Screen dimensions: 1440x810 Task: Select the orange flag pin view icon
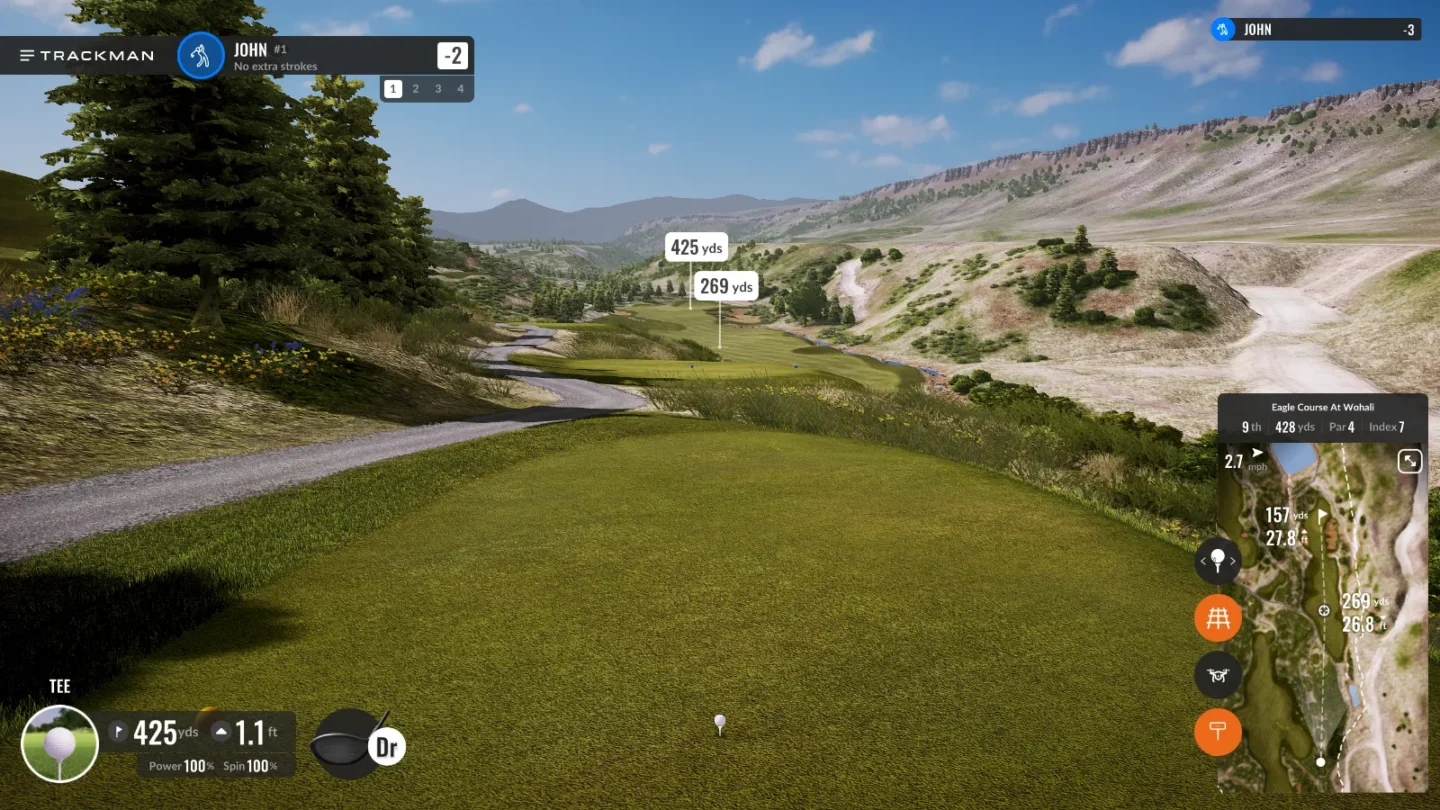pyautogui.click(x=1217, y=732)
